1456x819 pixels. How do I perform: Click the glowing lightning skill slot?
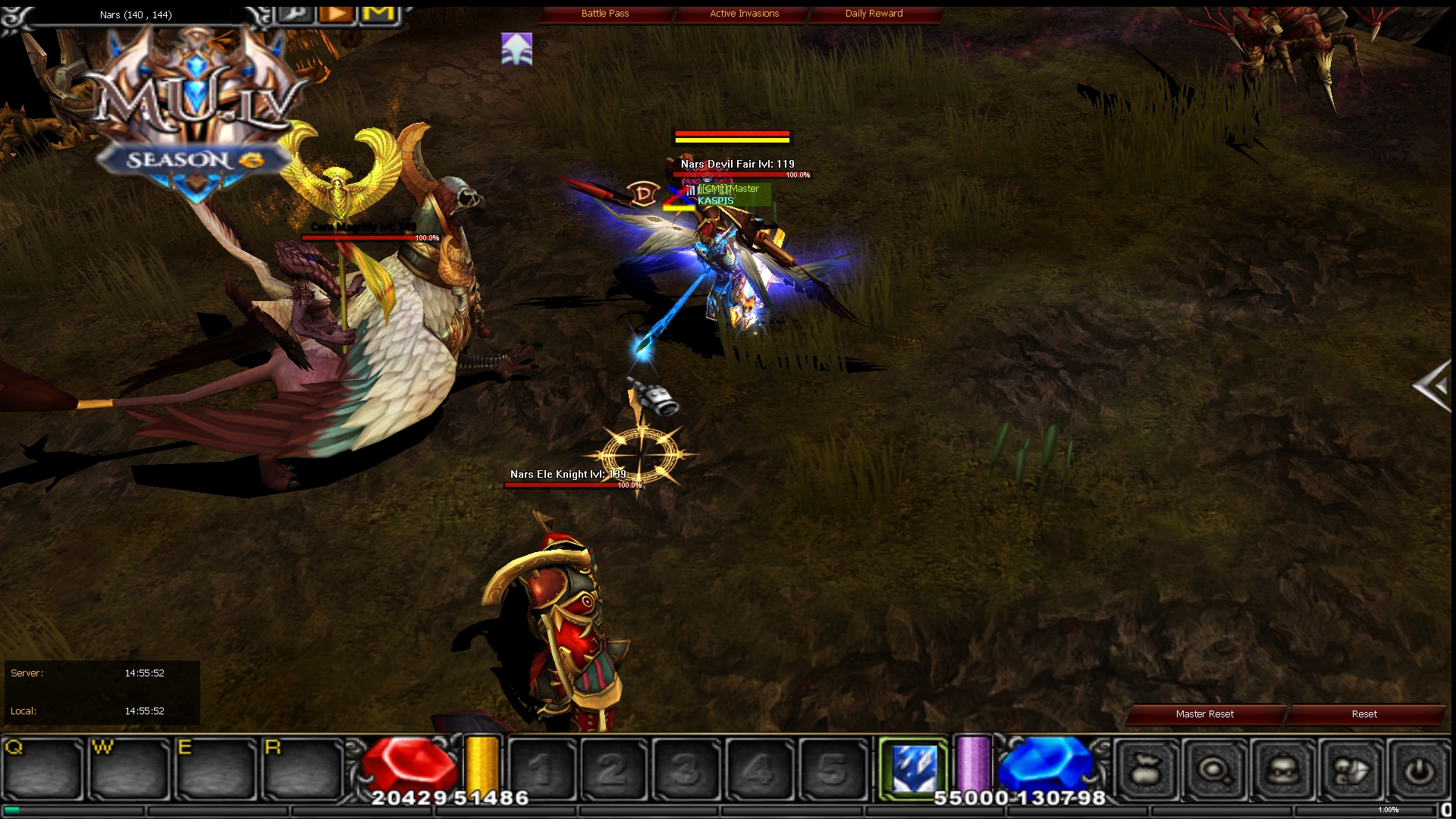click(913, 767)
